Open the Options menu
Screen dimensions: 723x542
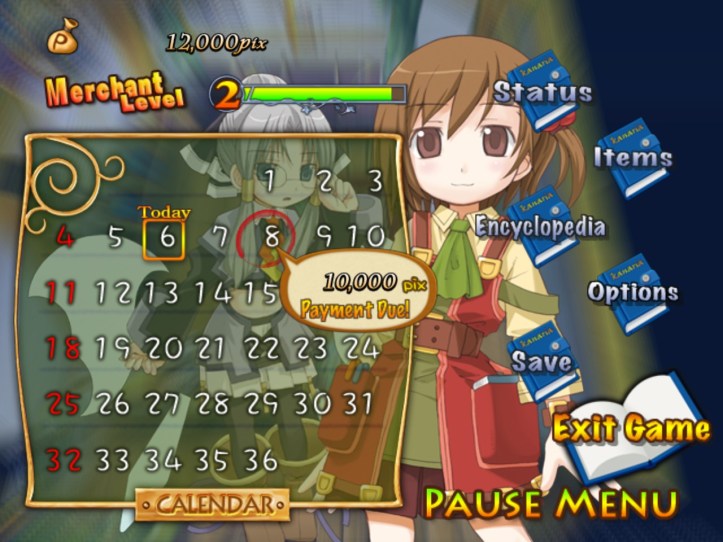[x=633, y=292]
